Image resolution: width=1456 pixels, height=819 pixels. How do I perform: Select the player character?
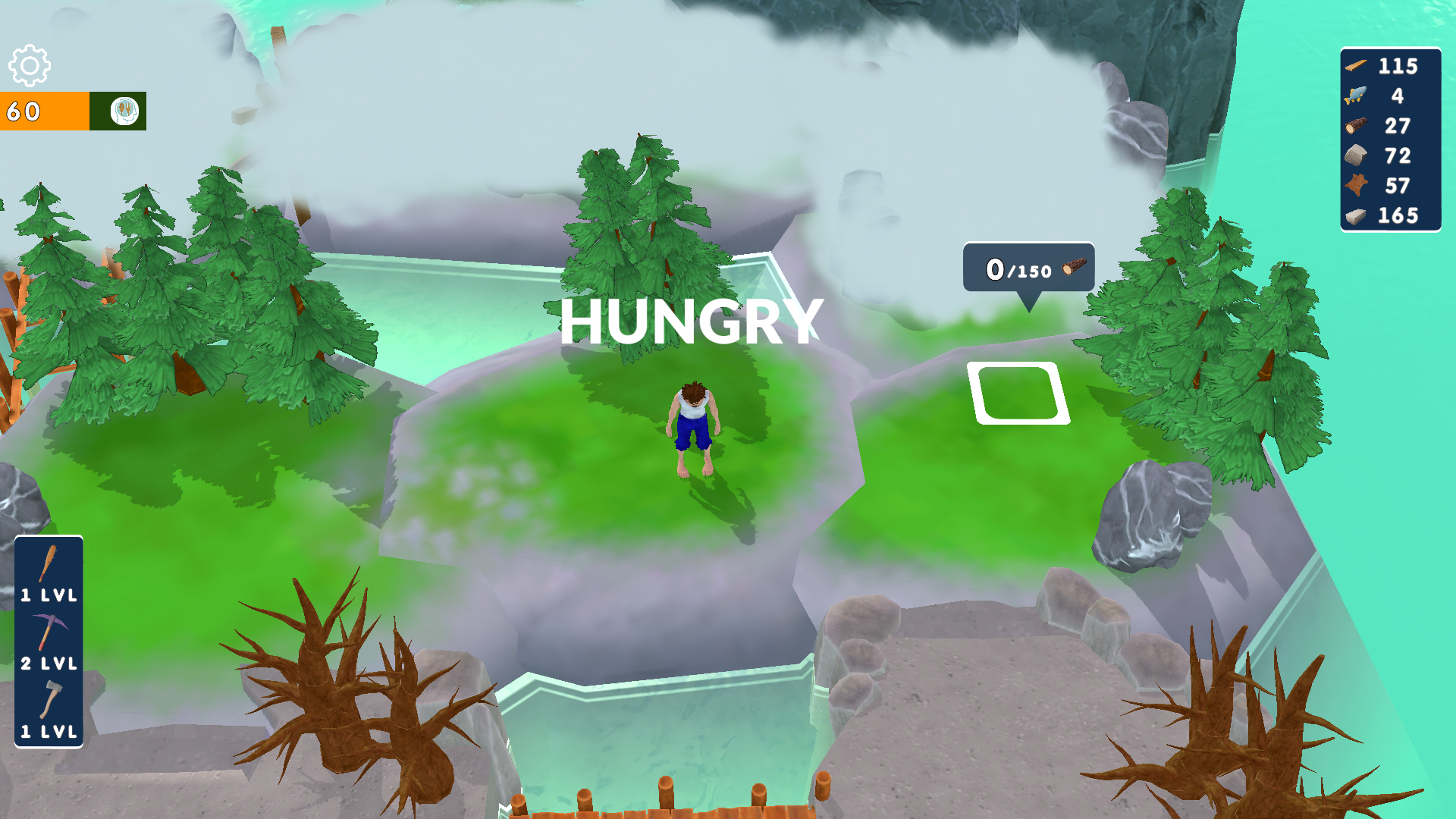(692, 425)
